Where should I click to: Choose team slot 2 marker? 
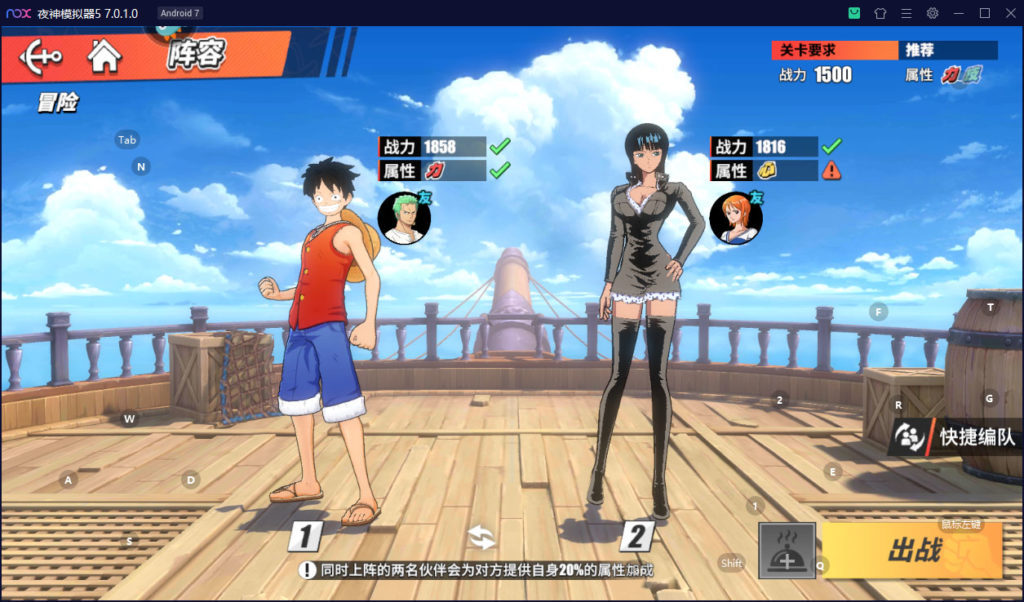[x=636, y=537]
